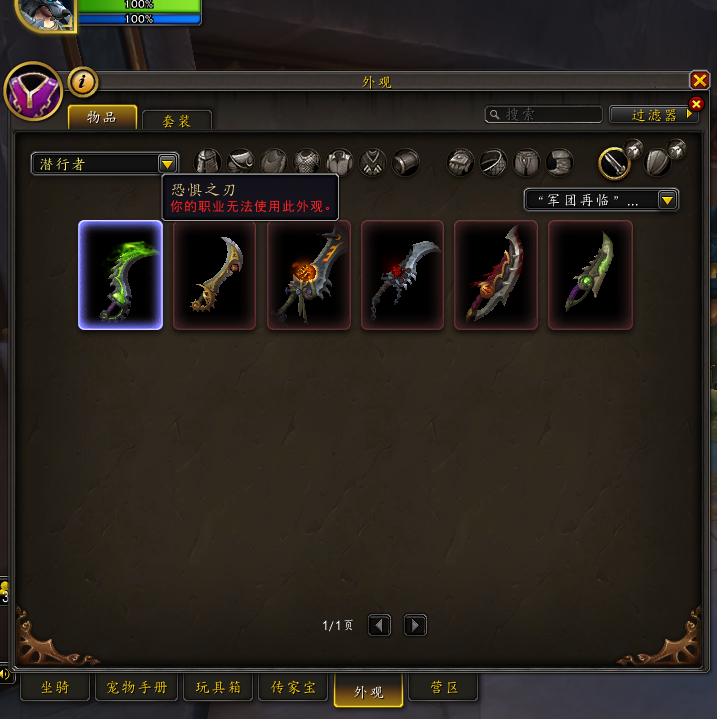Screen dimensions: 717x719
Task: Select the glowing green dagger appearance
Action: pos(121,275)
